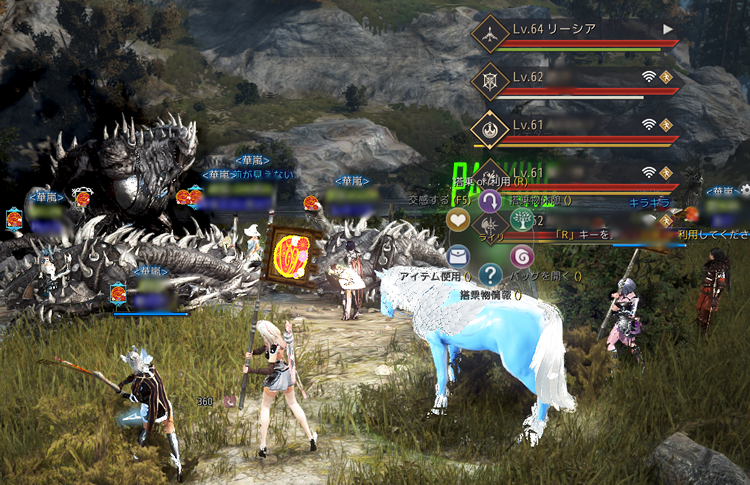Image resolution: width=750 pixels, height=485 pixels.
Task: Choose the purple U-turn arrow mount icon
Action: pos(490,203)
